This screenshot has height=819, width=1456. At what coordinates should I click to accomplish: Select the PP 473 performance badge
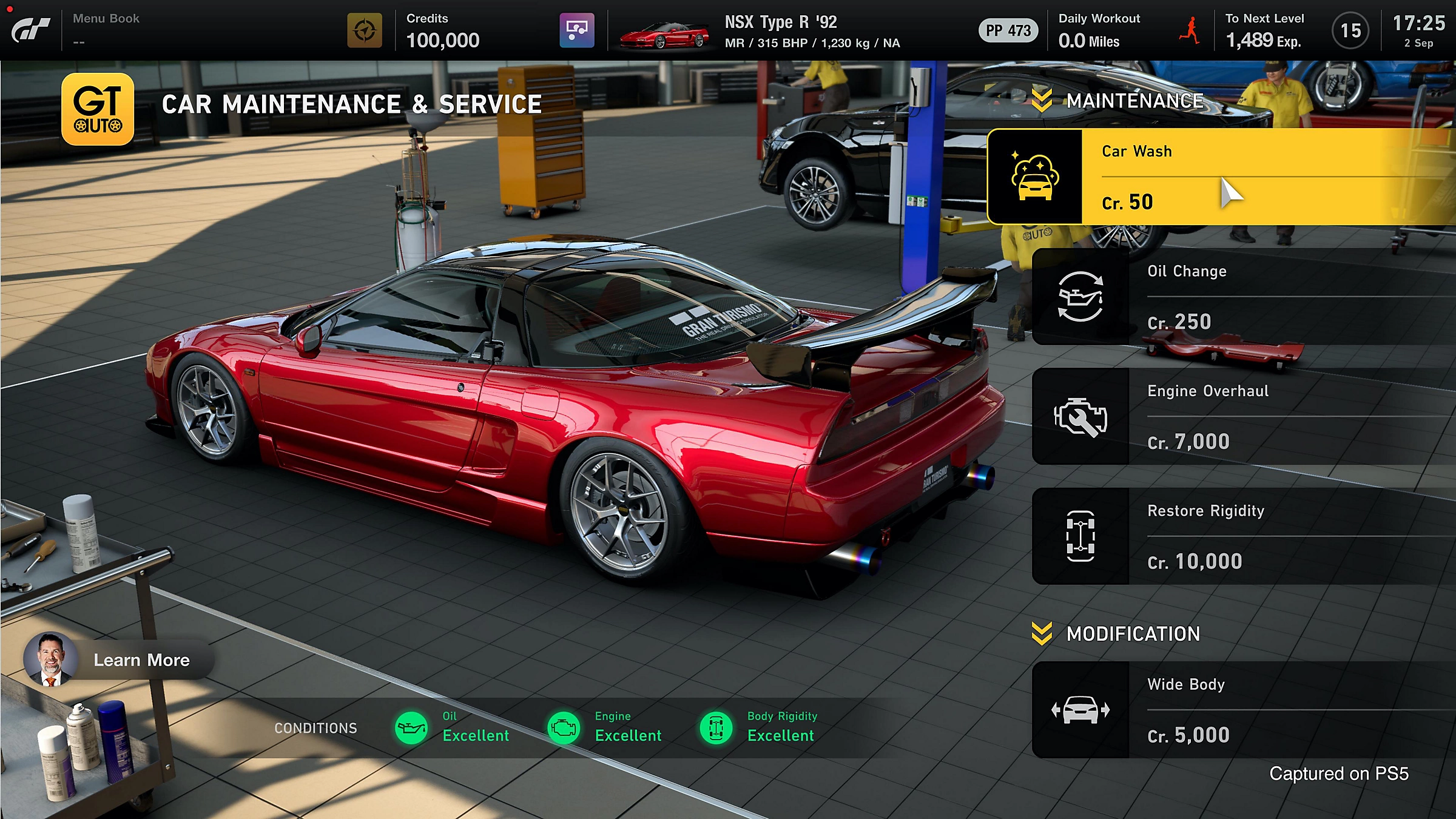(x=1007, y=30)
